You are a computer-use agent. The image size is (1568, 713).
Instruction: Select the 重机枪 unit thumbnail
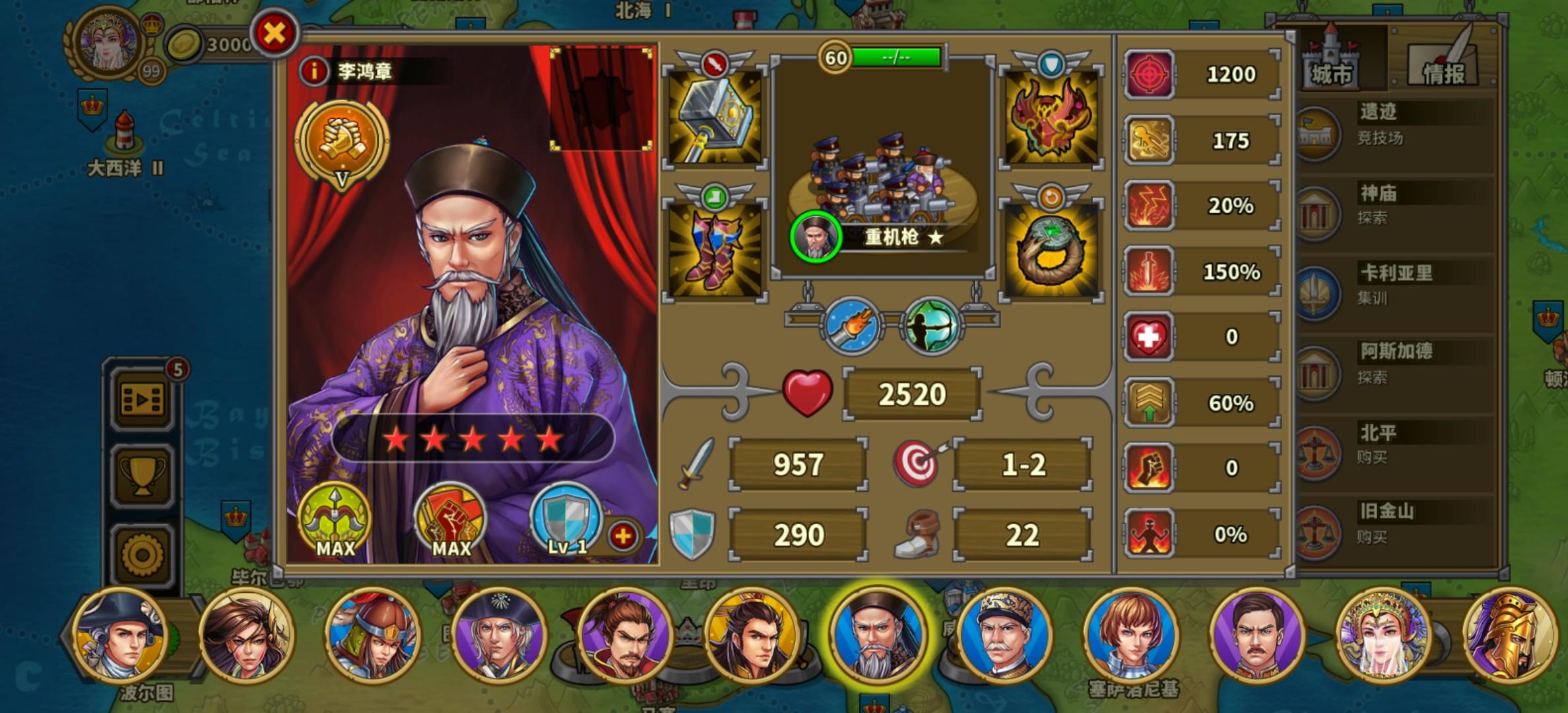[881, 178]
